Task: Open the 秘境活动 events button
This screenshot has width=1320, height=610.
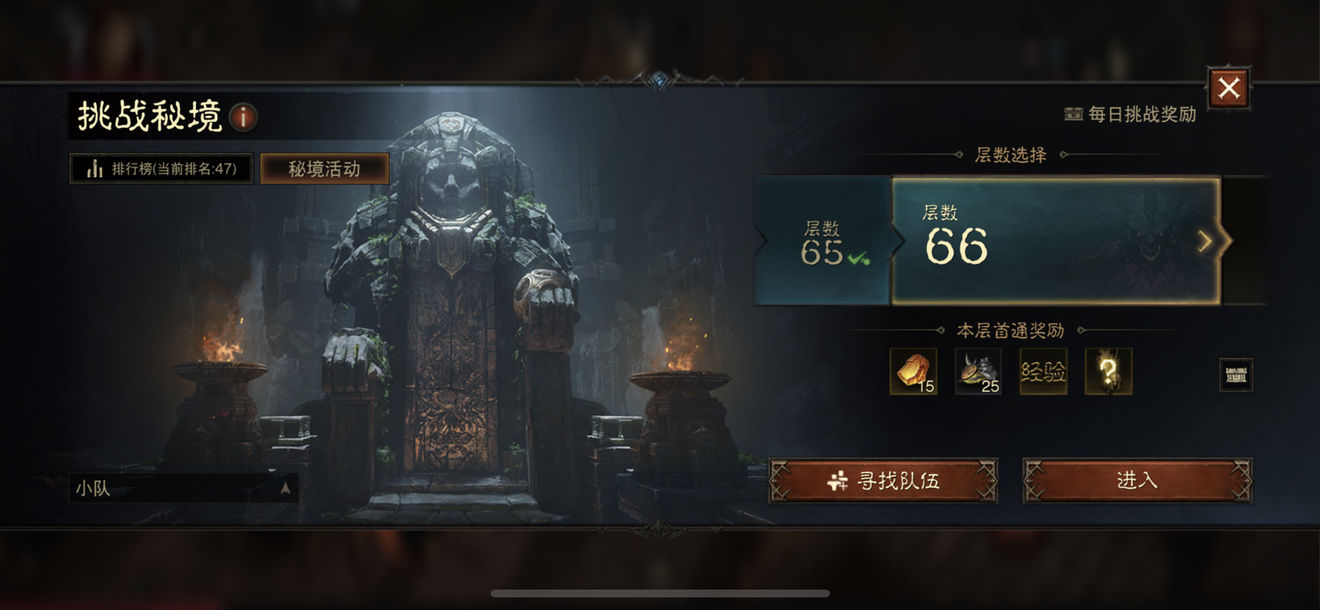Action: pos(324,169)
